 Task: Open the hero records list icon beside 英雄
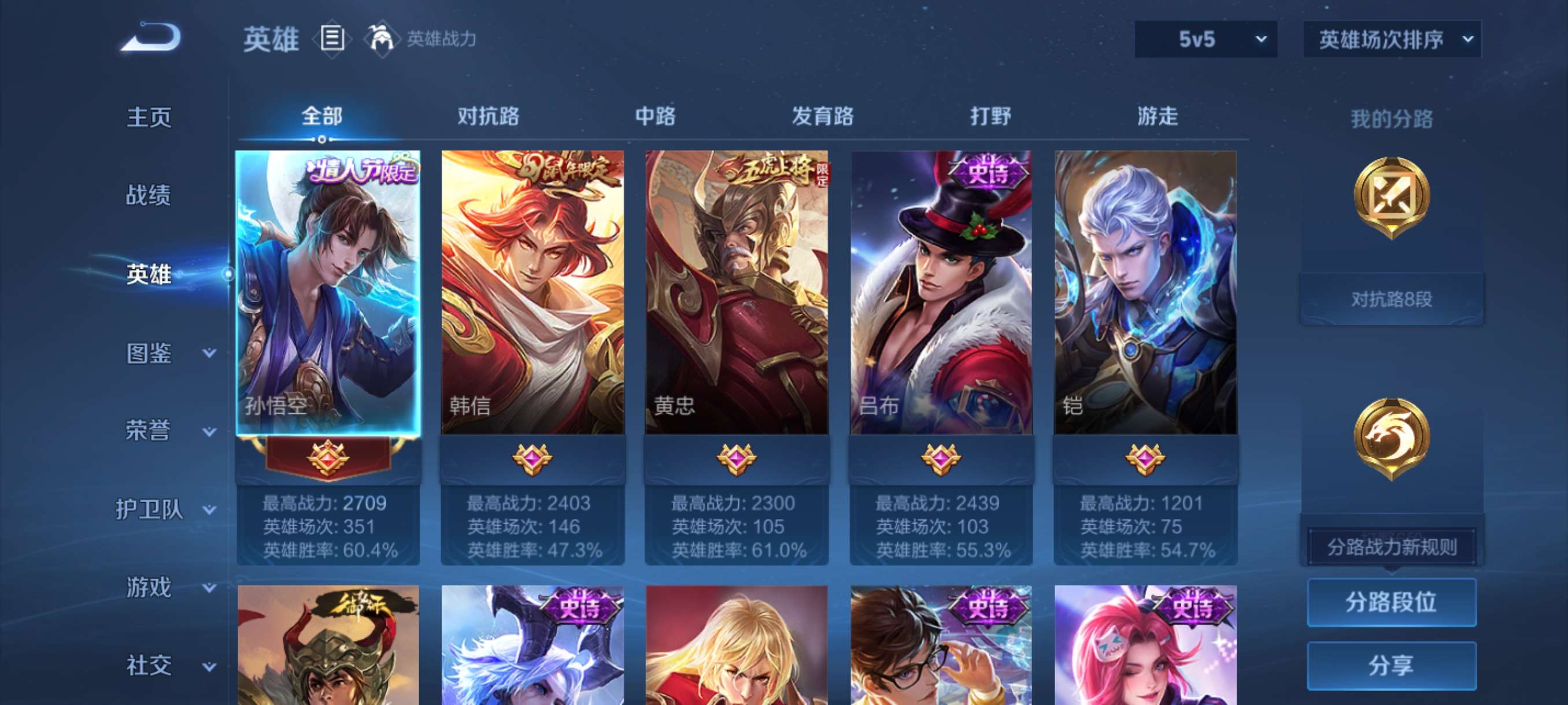point(334,38)
